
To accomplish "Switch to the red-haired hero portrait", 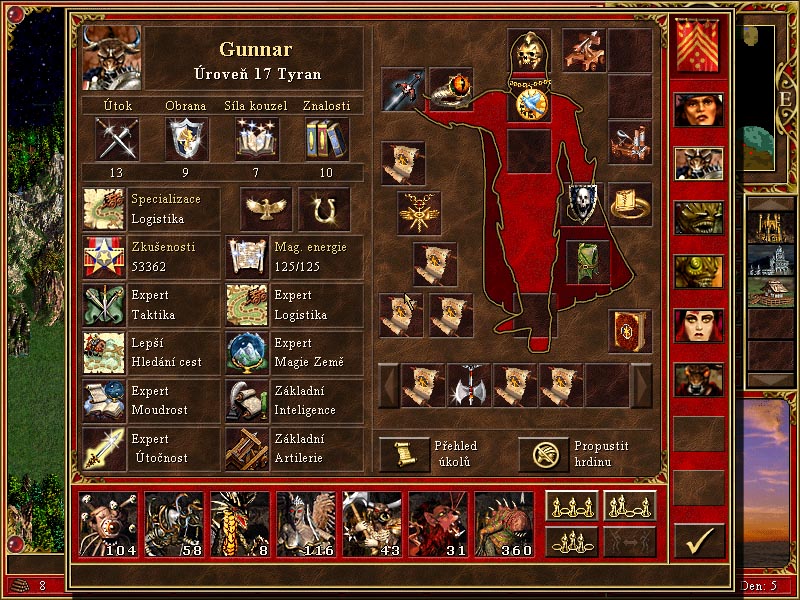I will click(698, 325).
